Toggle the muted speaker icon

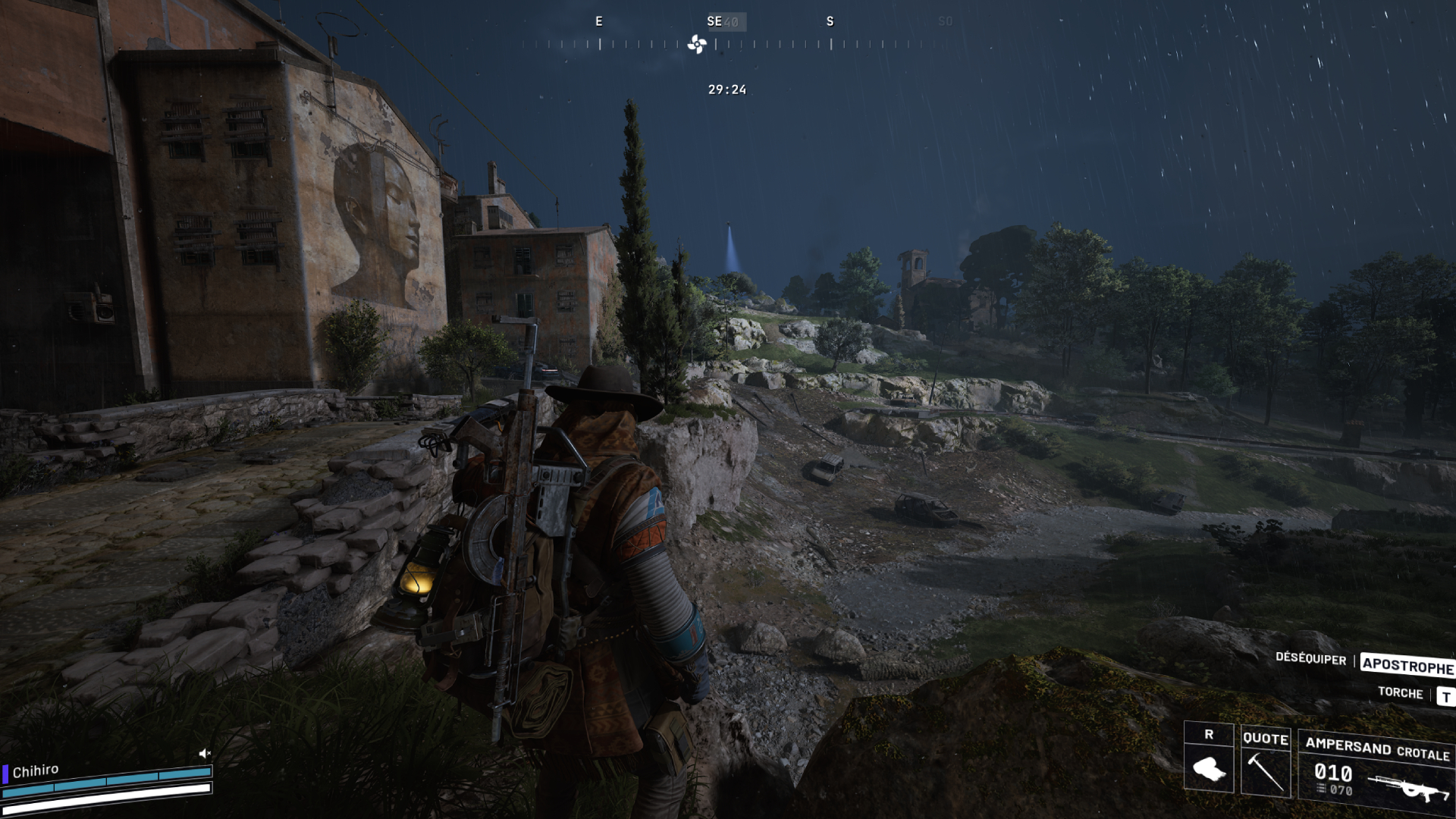click(x=204, y=753)
